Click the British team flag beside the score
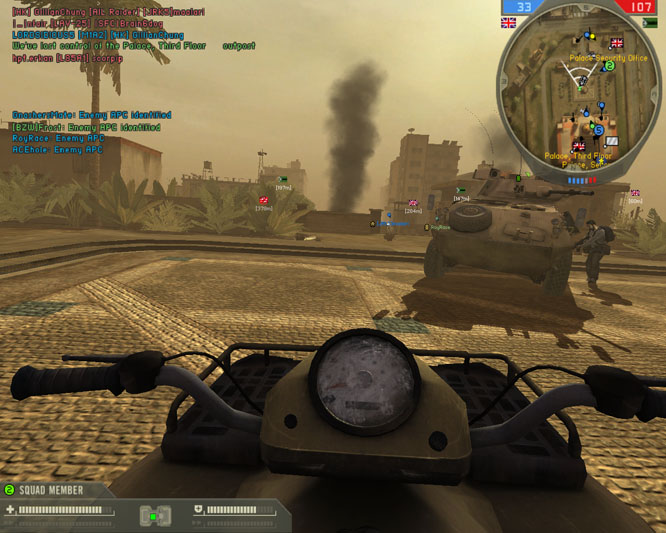Viewport: 666px width, 533px height. [x=508, y=22]
